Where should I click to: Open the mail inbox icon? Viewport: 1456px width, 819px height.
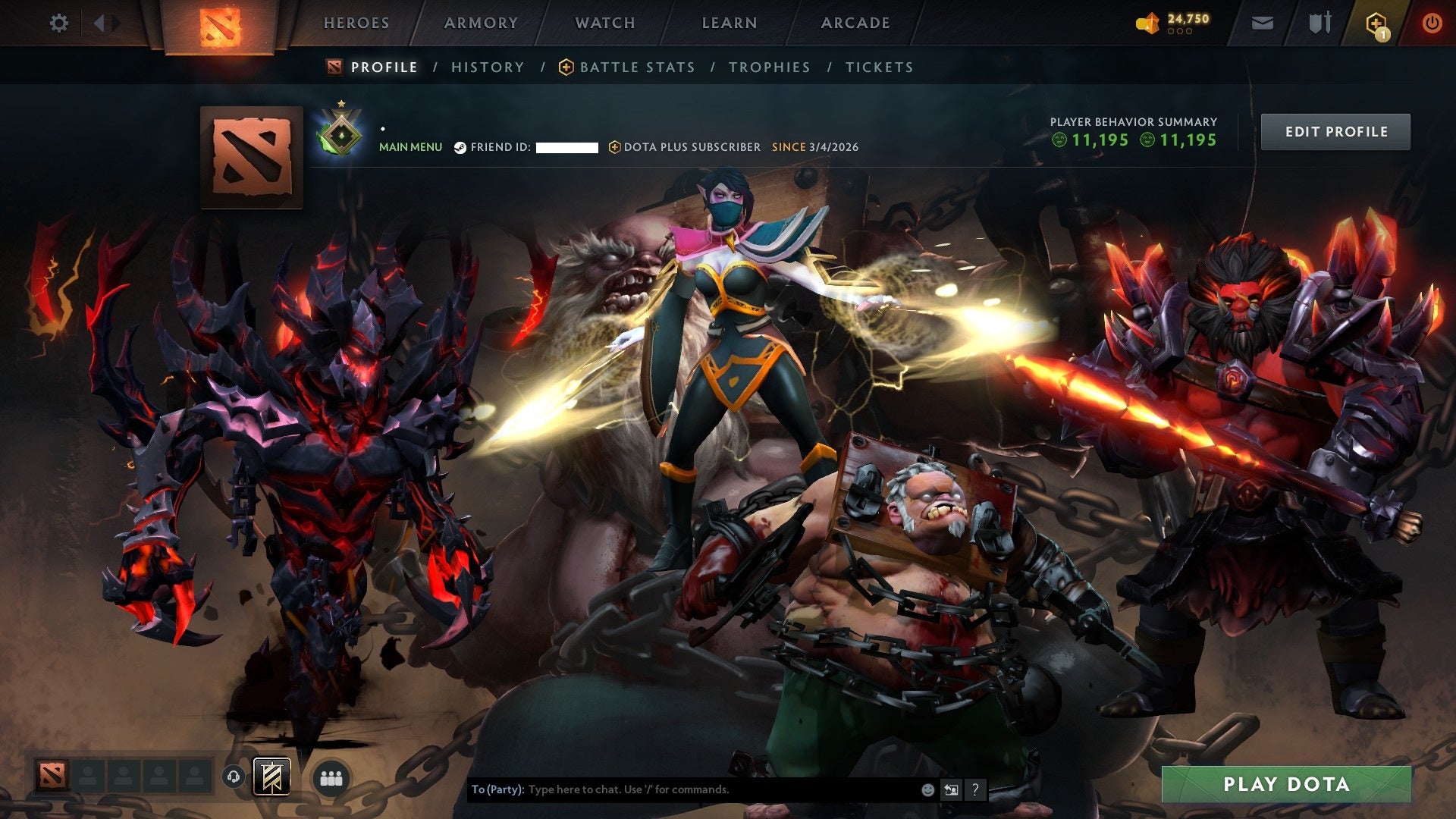click(1261, 23)
